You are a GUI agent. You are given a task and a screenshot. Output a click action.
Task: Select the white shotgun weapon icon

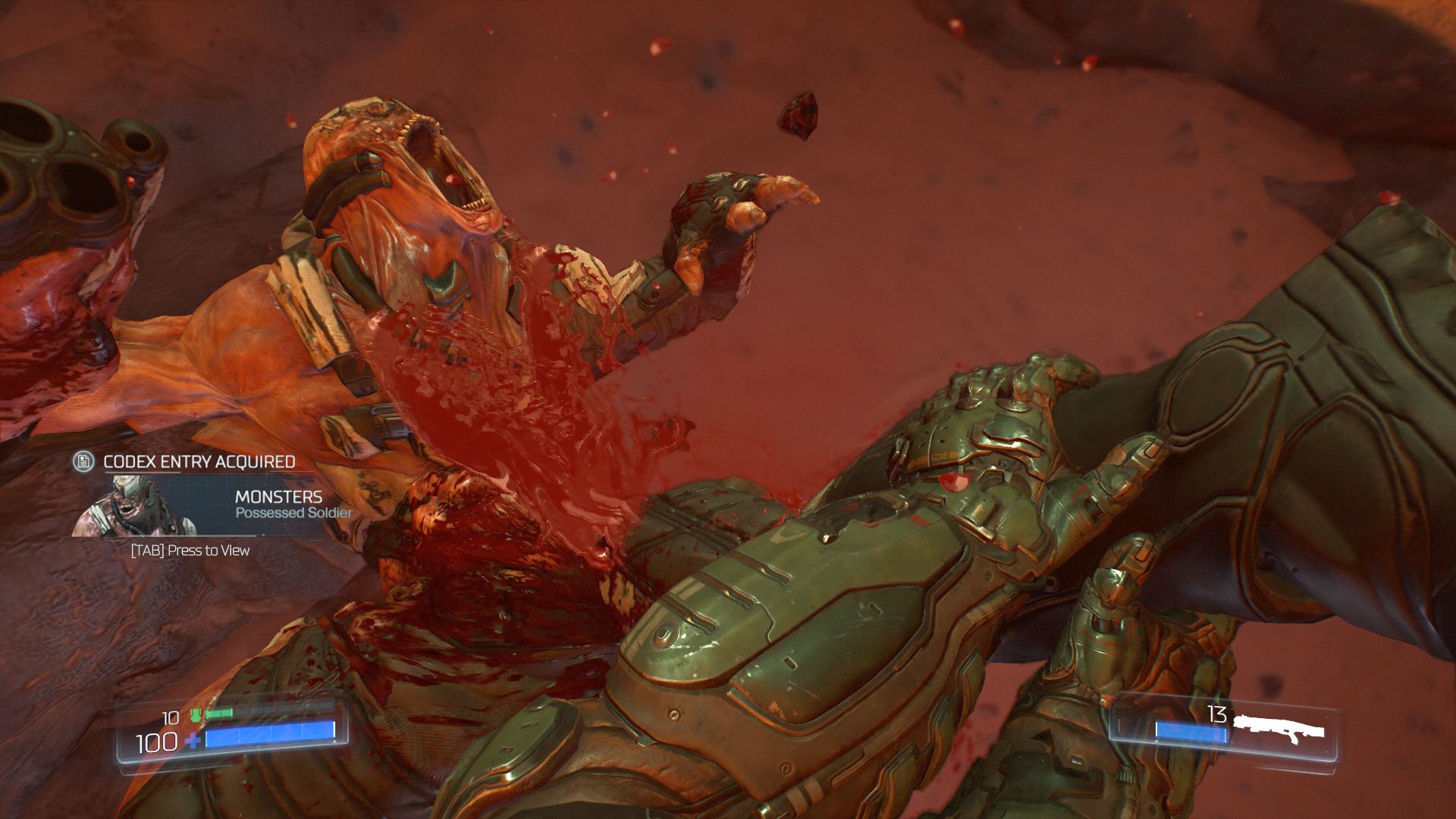(x=1282, y=726)
